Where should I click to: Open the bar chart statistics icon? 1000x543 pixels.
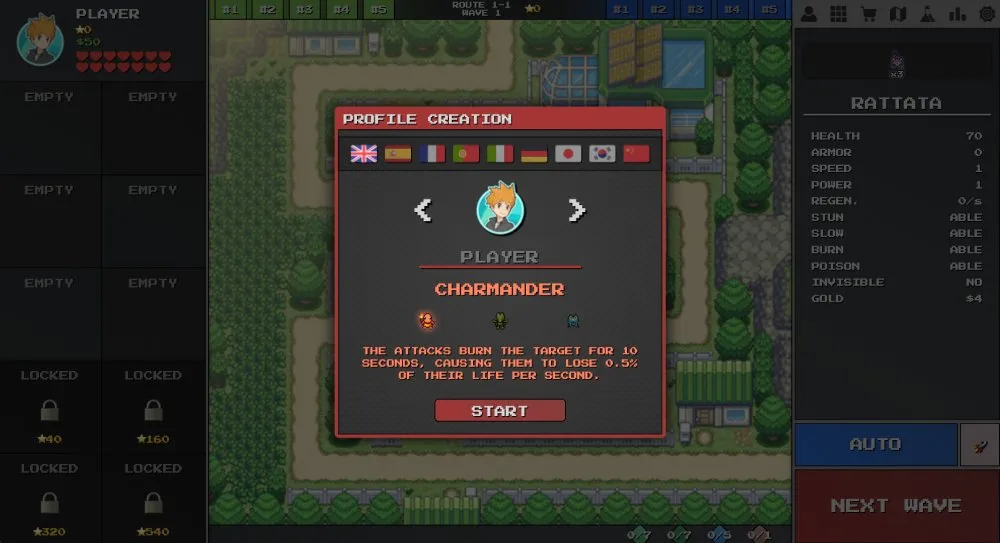point(958,14)
